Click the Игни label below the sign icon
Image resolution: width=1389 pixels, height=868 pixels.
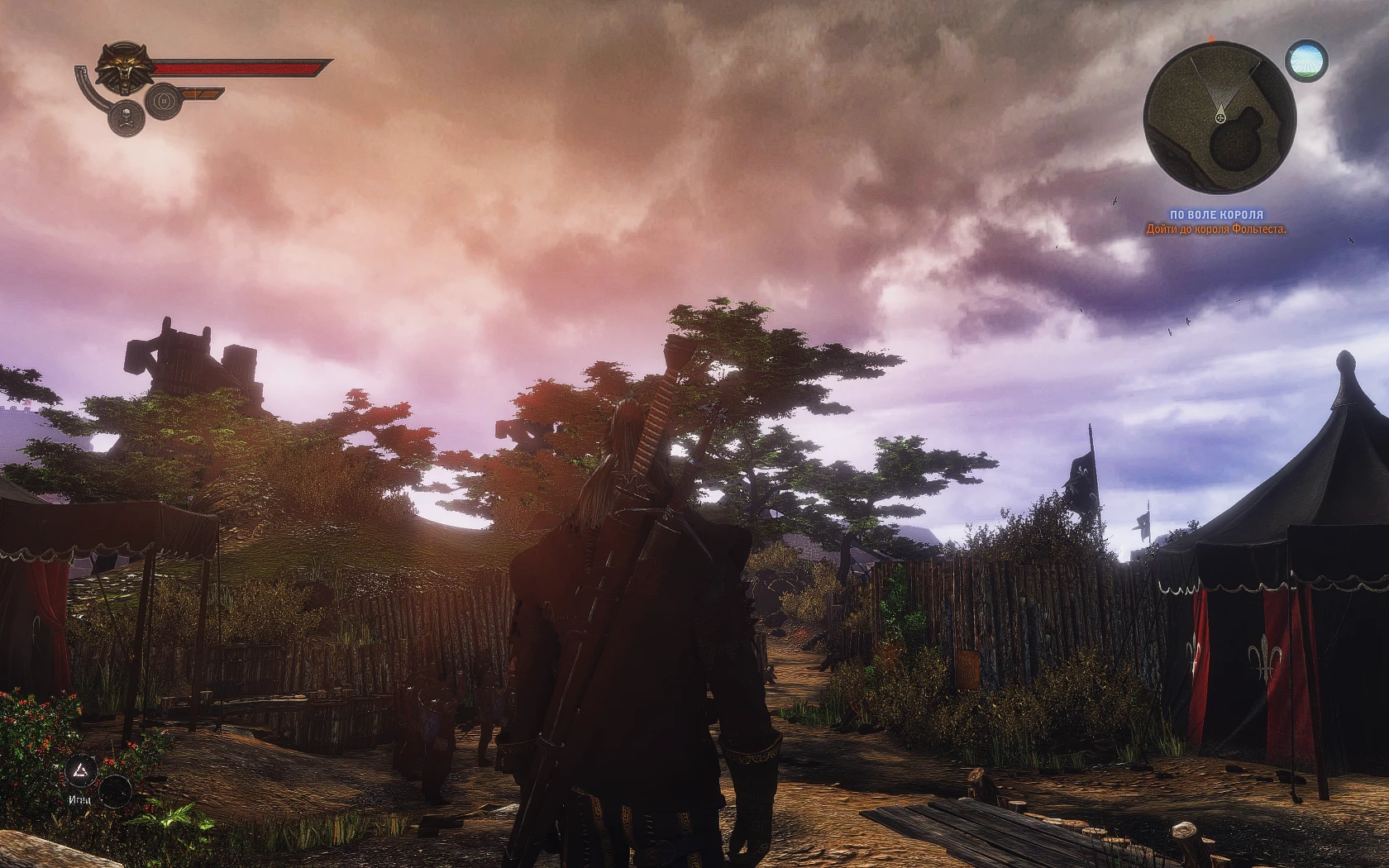(x=79, y=801)
